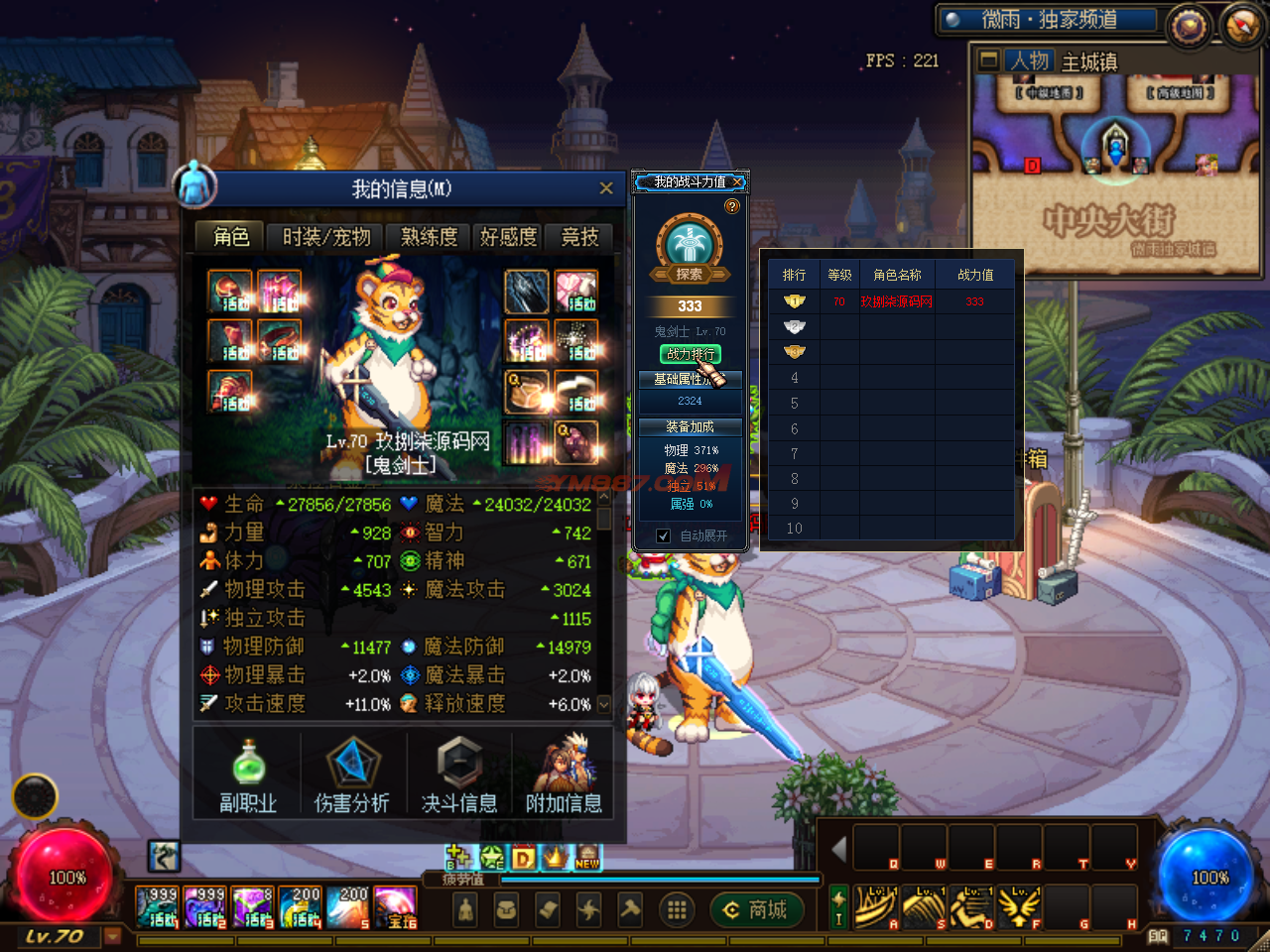Close the 我的战斗力值 panel

click(x=737, y=182)
